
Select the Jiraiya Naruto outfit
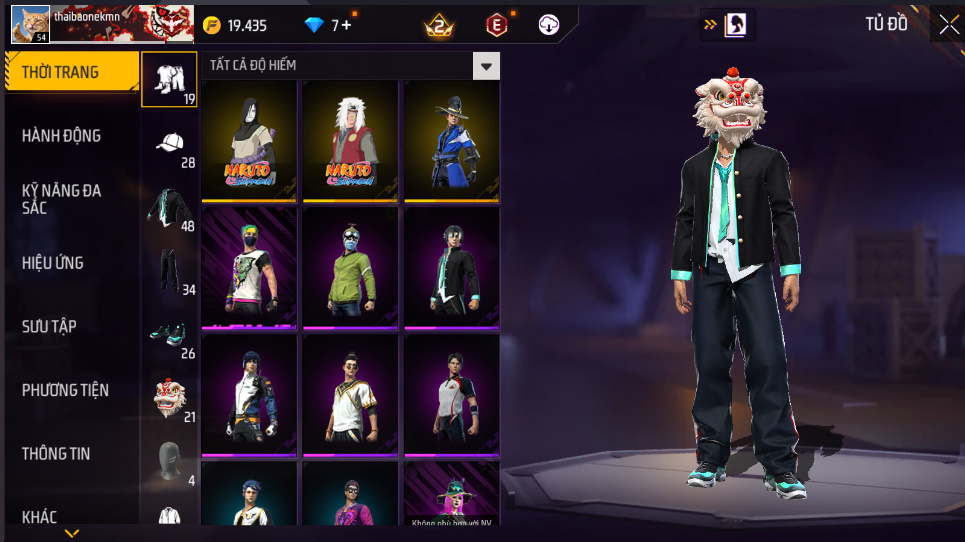[350, 141]
